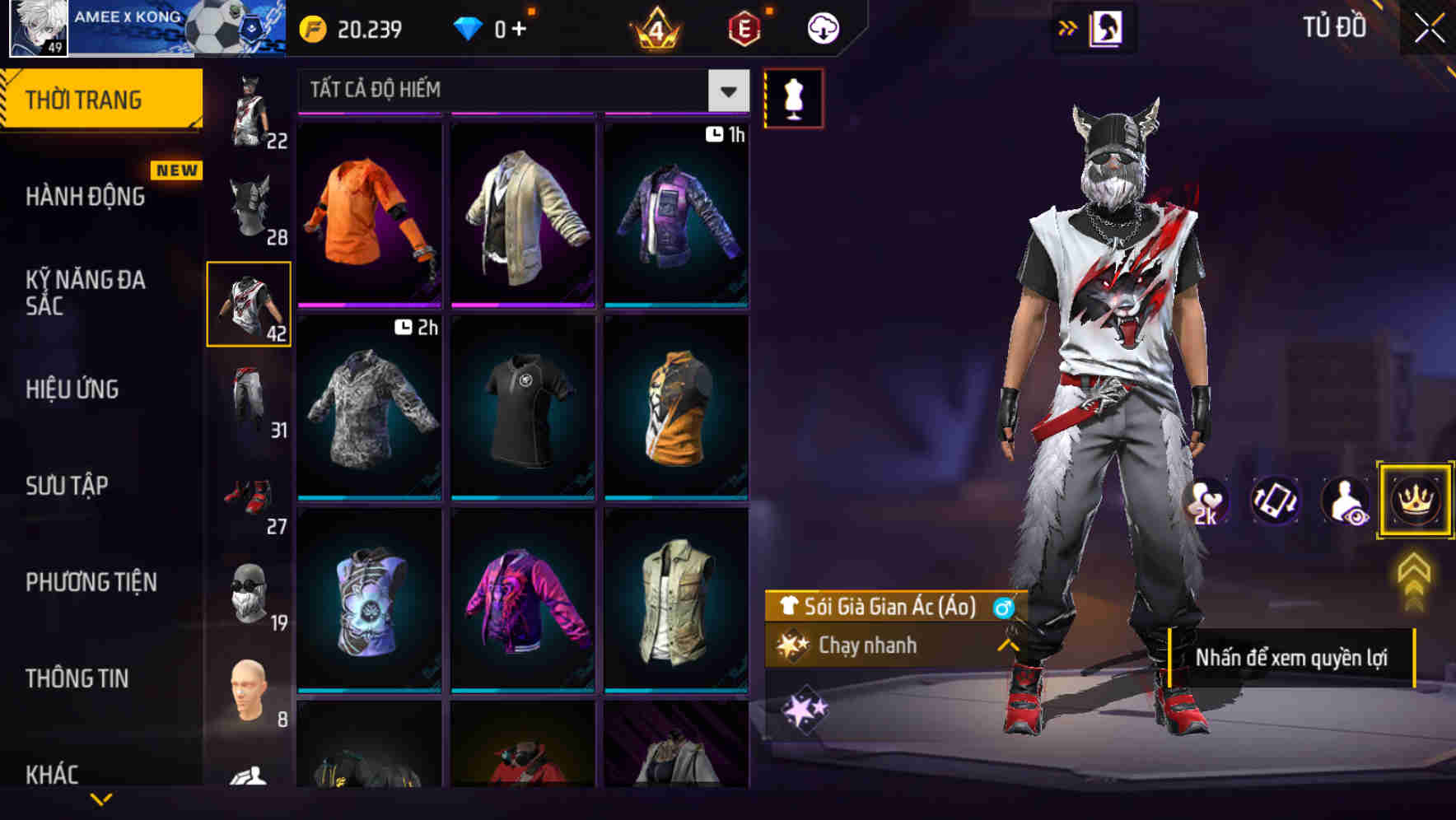Select the orange shirt thumbnail
Image resolution: width=1456 pixels, height=820 pixels.
tap(368, 212)
